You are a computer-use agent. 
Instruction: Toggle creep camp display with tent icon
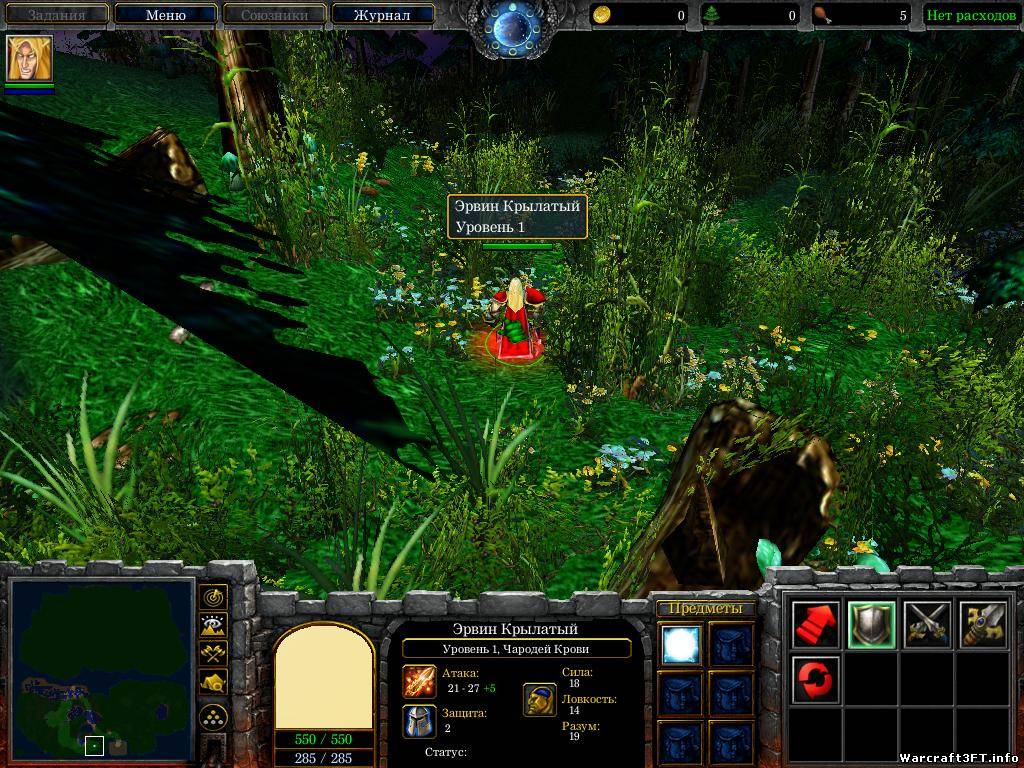(213, 682)
